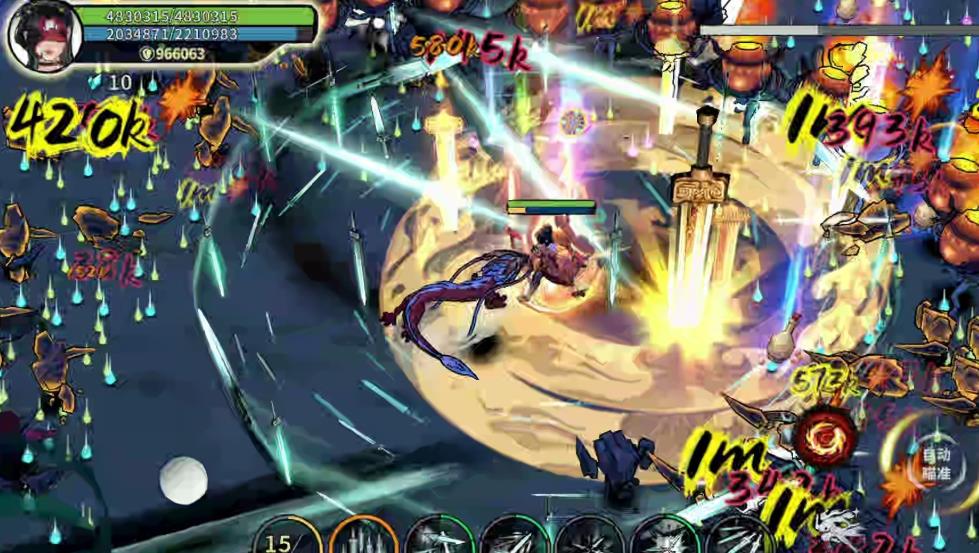Use the orange-ringed spikes skill
979x553 pixels.
pos(364,538)
